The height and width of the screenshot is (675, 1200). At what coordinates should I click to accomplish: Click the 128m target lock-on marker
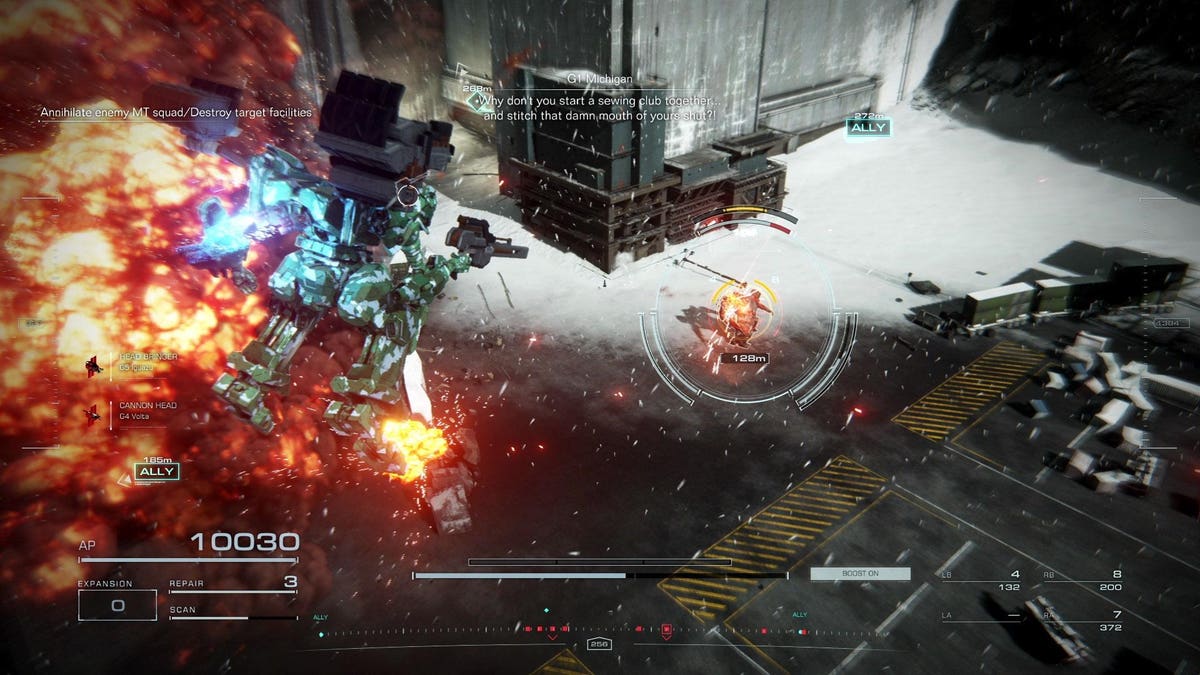pos(739,357)
